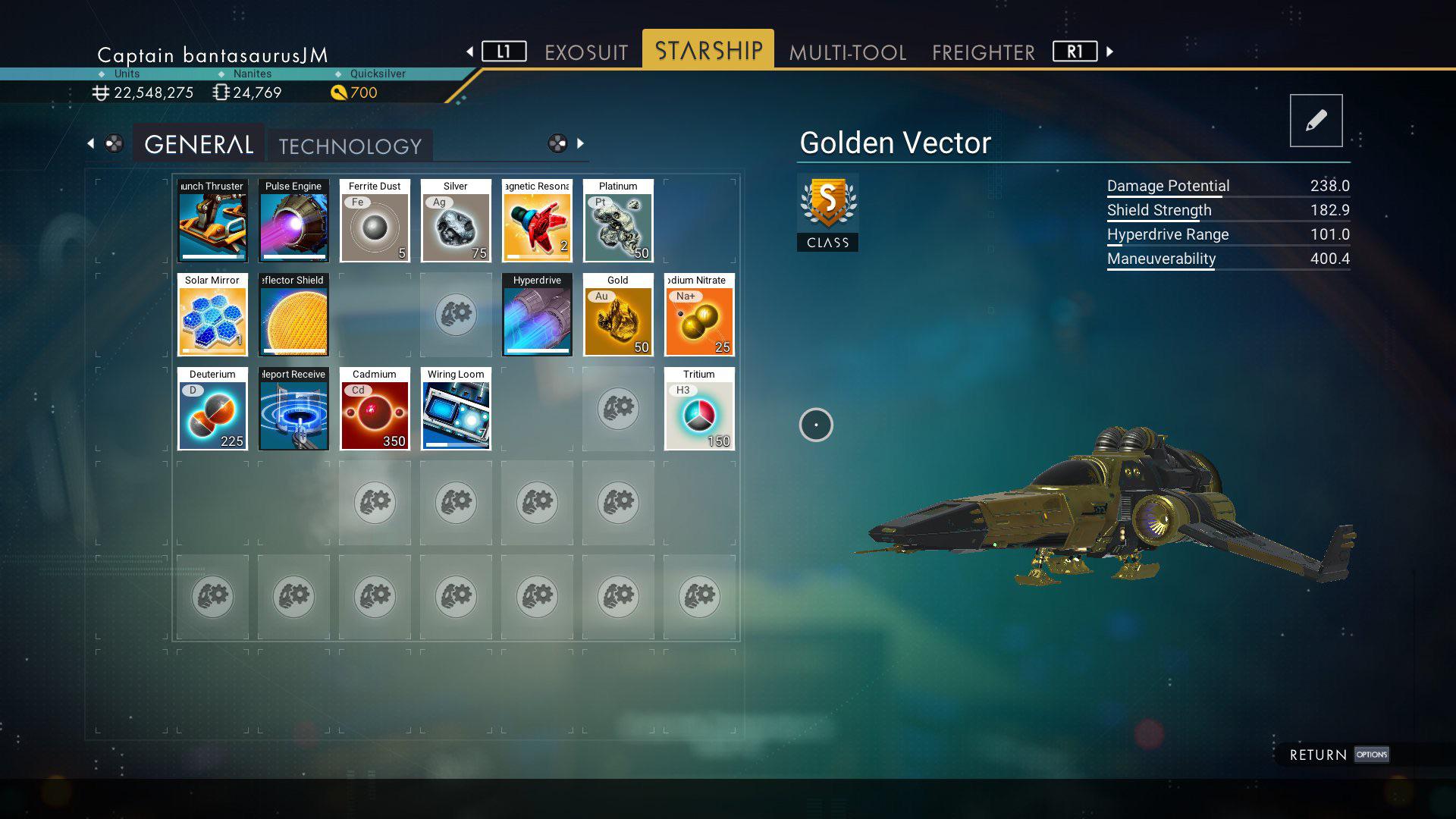Select the Pulse Engine icon
Image resolution: width=1456 pixels, height=819 pixels.
293,222
